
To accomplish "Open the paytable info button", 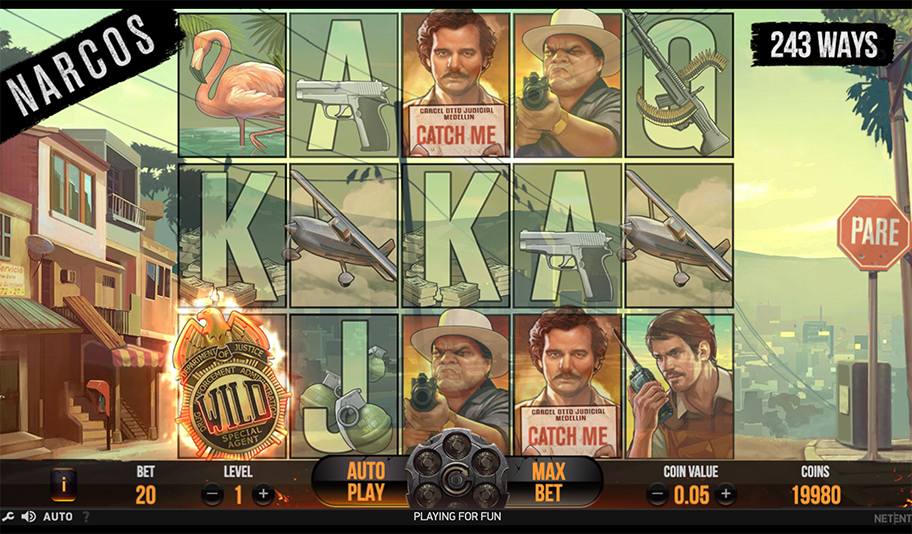I will (x=63, y=486).
